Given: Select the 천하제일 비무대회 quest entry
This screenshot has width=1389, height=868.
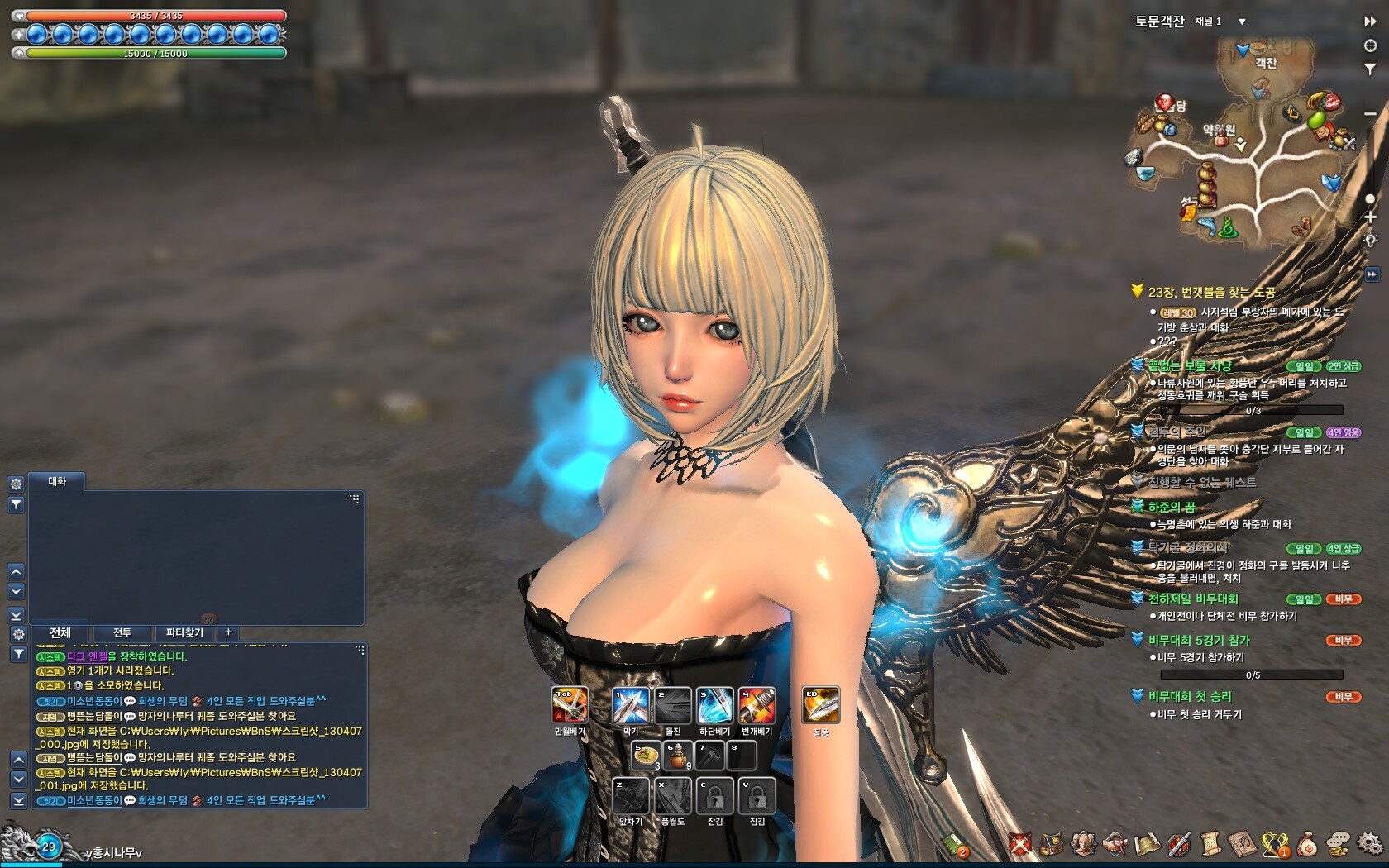Looking at the screenshot, I should (1192, 599).
